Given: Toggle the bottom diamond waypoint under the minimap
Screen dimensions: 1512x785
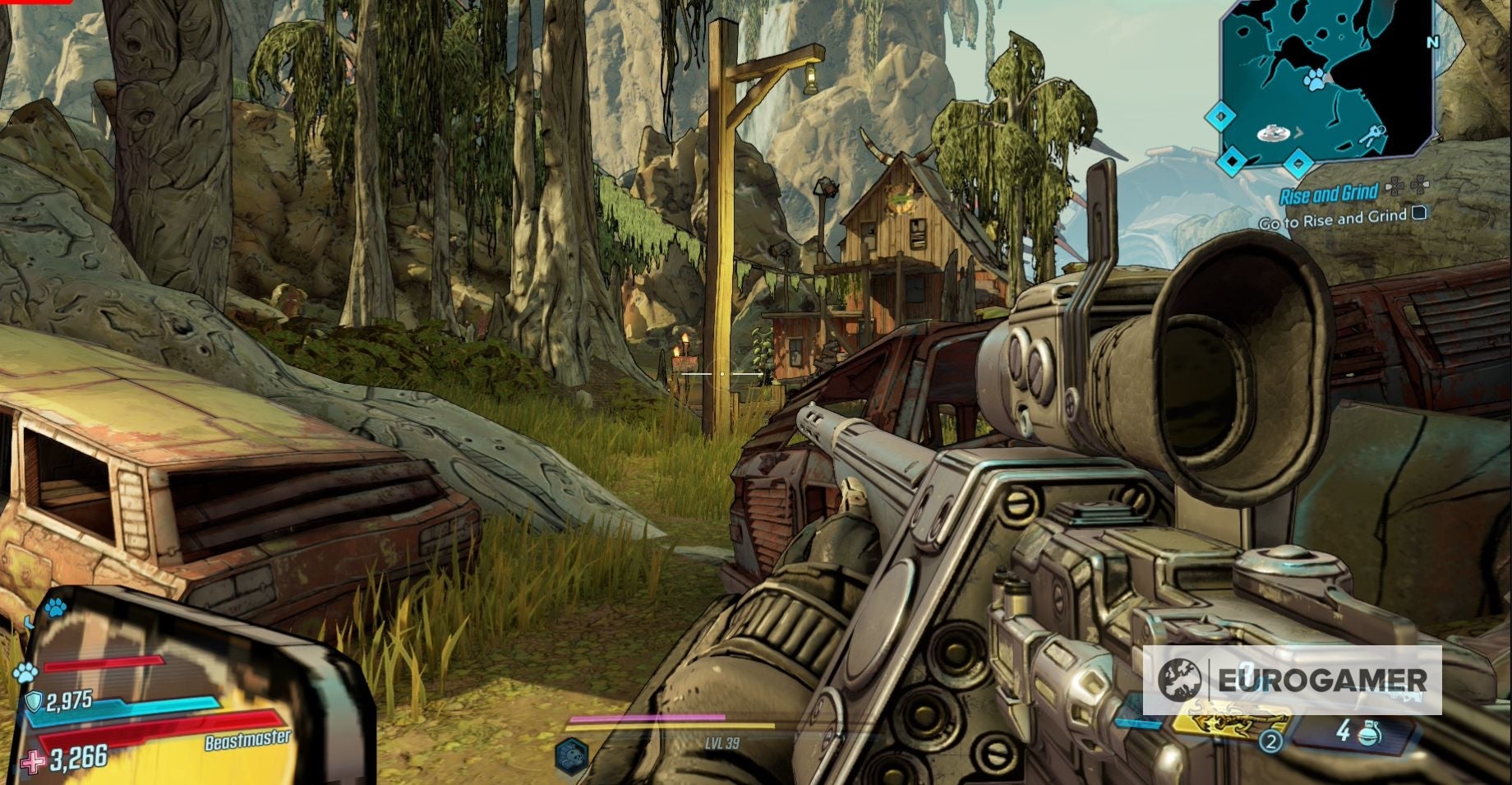Looking at the screenshot, I should click(x=1298, y=164).
